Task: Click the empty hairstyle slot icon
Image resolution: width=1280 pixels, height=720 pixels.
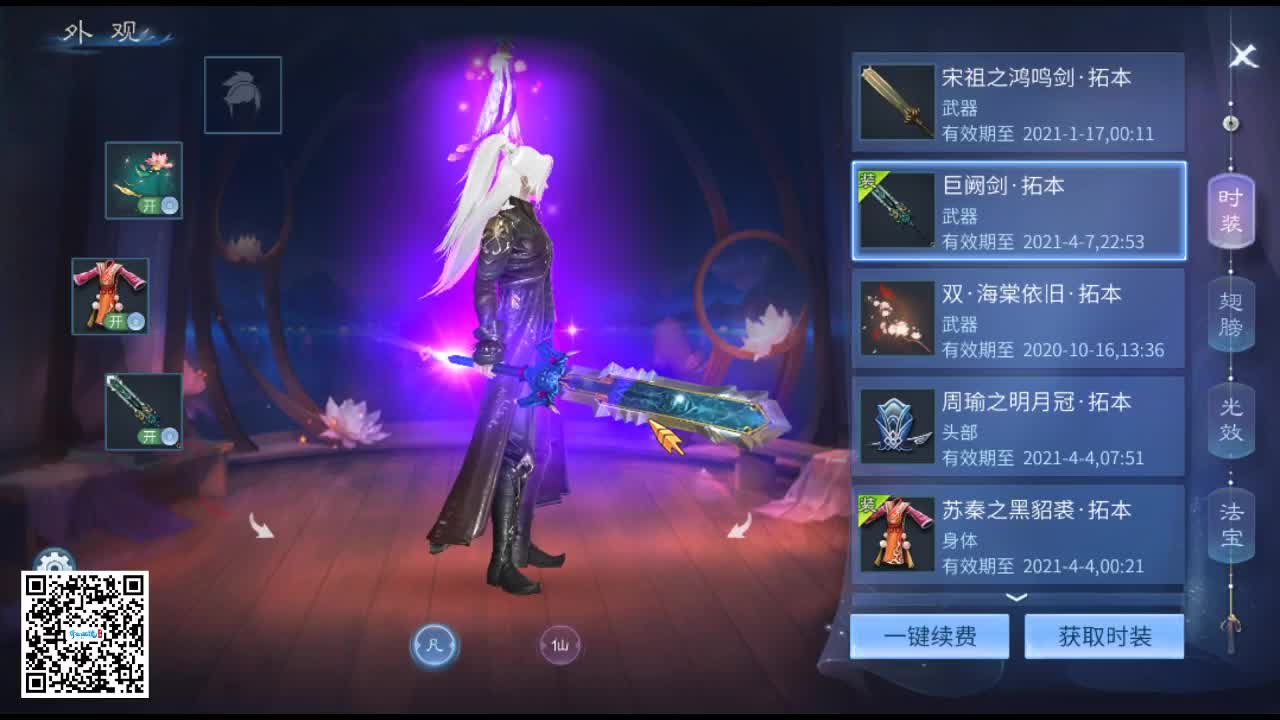Action: point(243,96)
